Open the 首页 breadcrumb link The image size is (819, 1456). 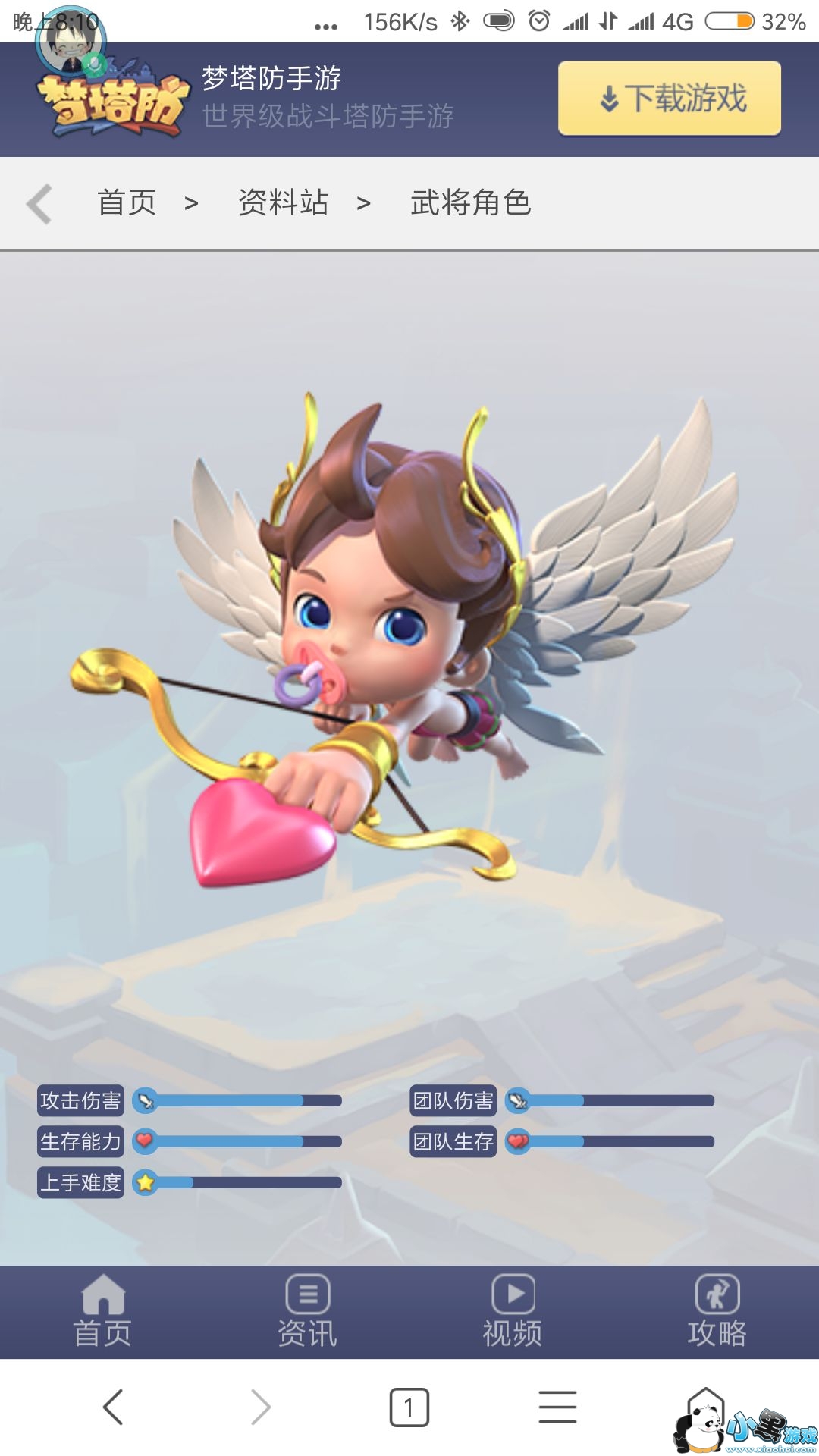pyautogui.click(x=127, y=202)
